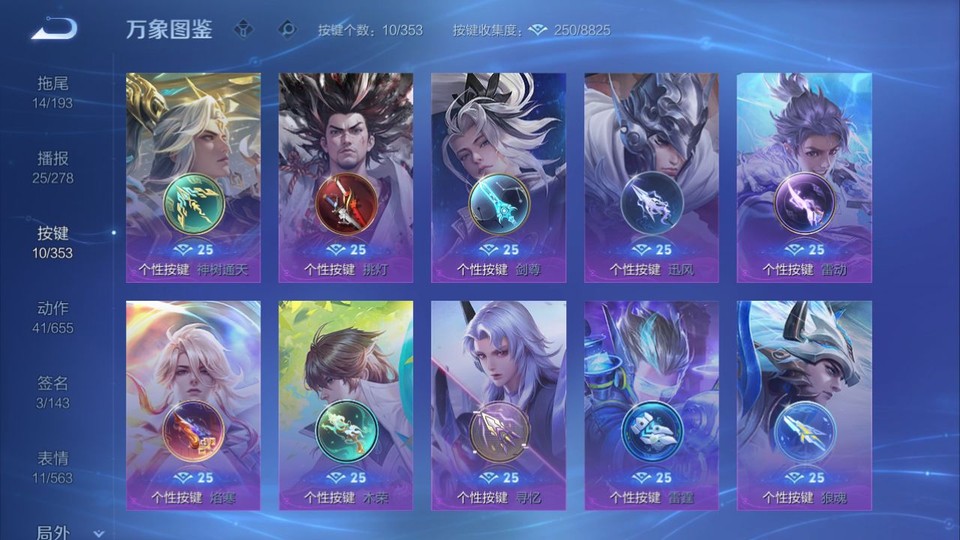Open the 寻忆 button skin card

coord(499,405)
